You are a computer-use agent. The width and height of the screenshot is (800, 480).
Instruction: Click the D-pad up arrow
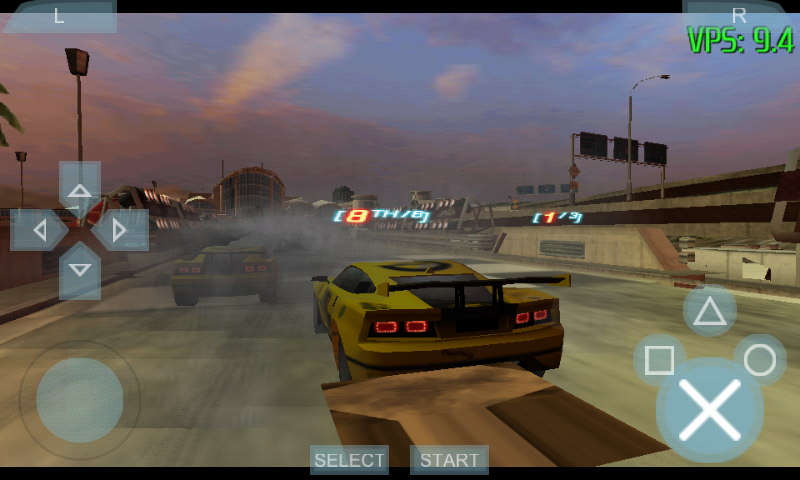point(80,188)
